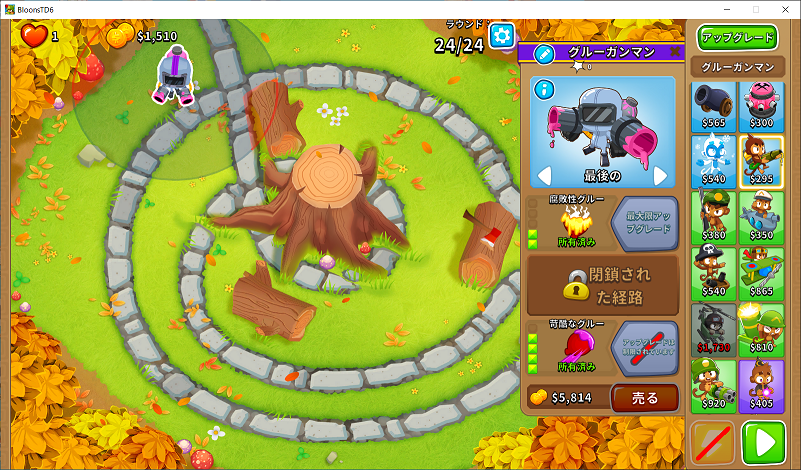801x470 pixels.
Task: Switch targeting to previous option with left arrow
Action: [x=545, y=176]
